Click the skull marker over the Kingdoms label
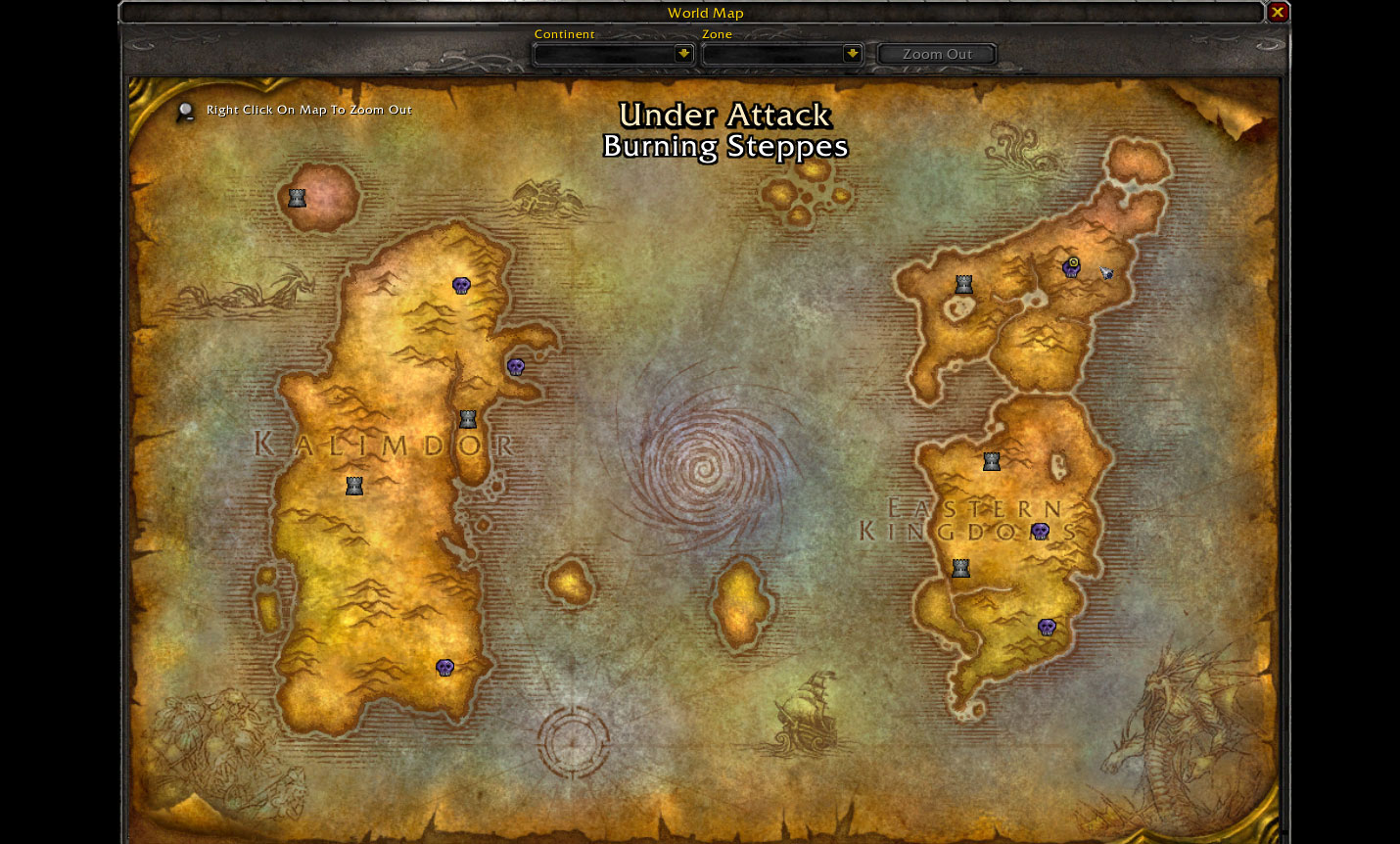The width and height of the screenshot is (1400, 844). tap(1040, 532)
